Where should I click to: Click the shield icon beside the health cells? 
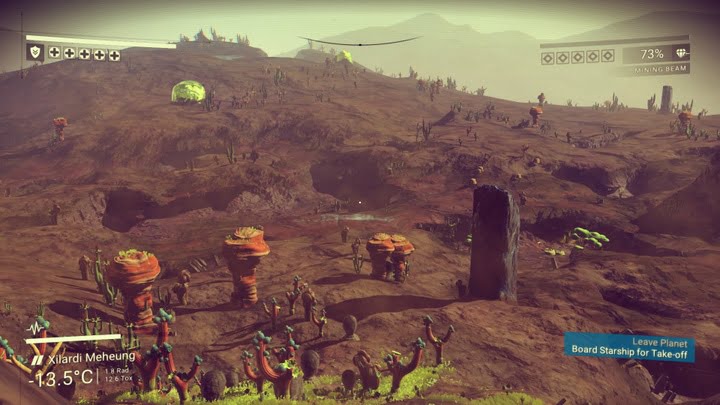(35, 52)
